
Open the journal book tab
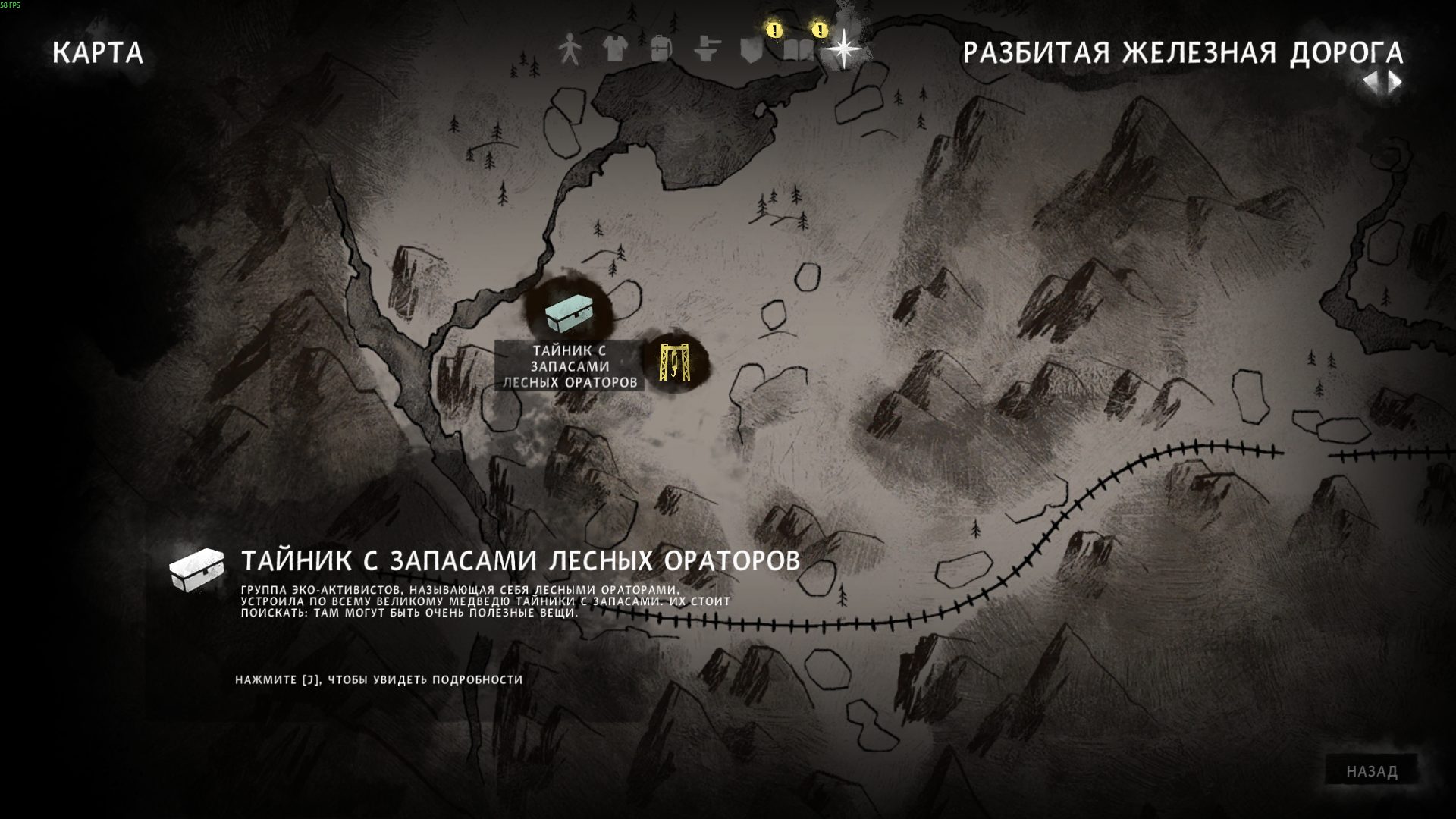tap(797, 50)
